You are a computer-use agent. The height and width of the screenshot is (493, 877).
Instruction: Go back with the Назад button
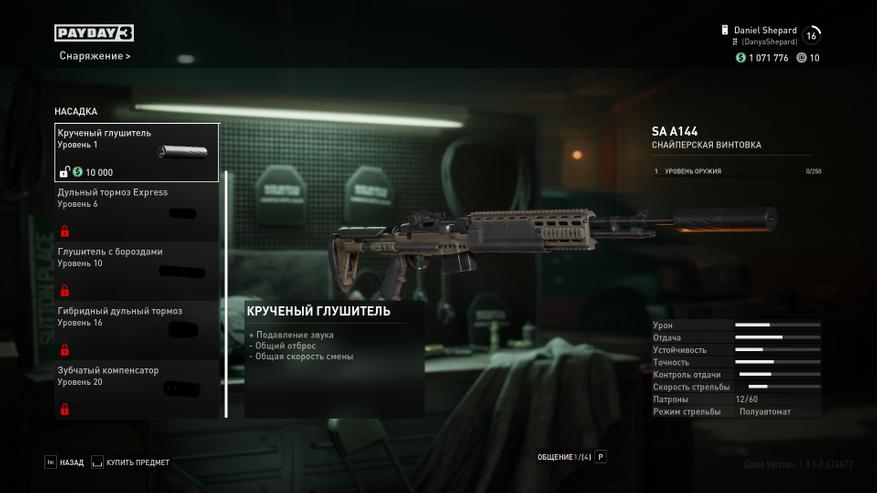64,463
